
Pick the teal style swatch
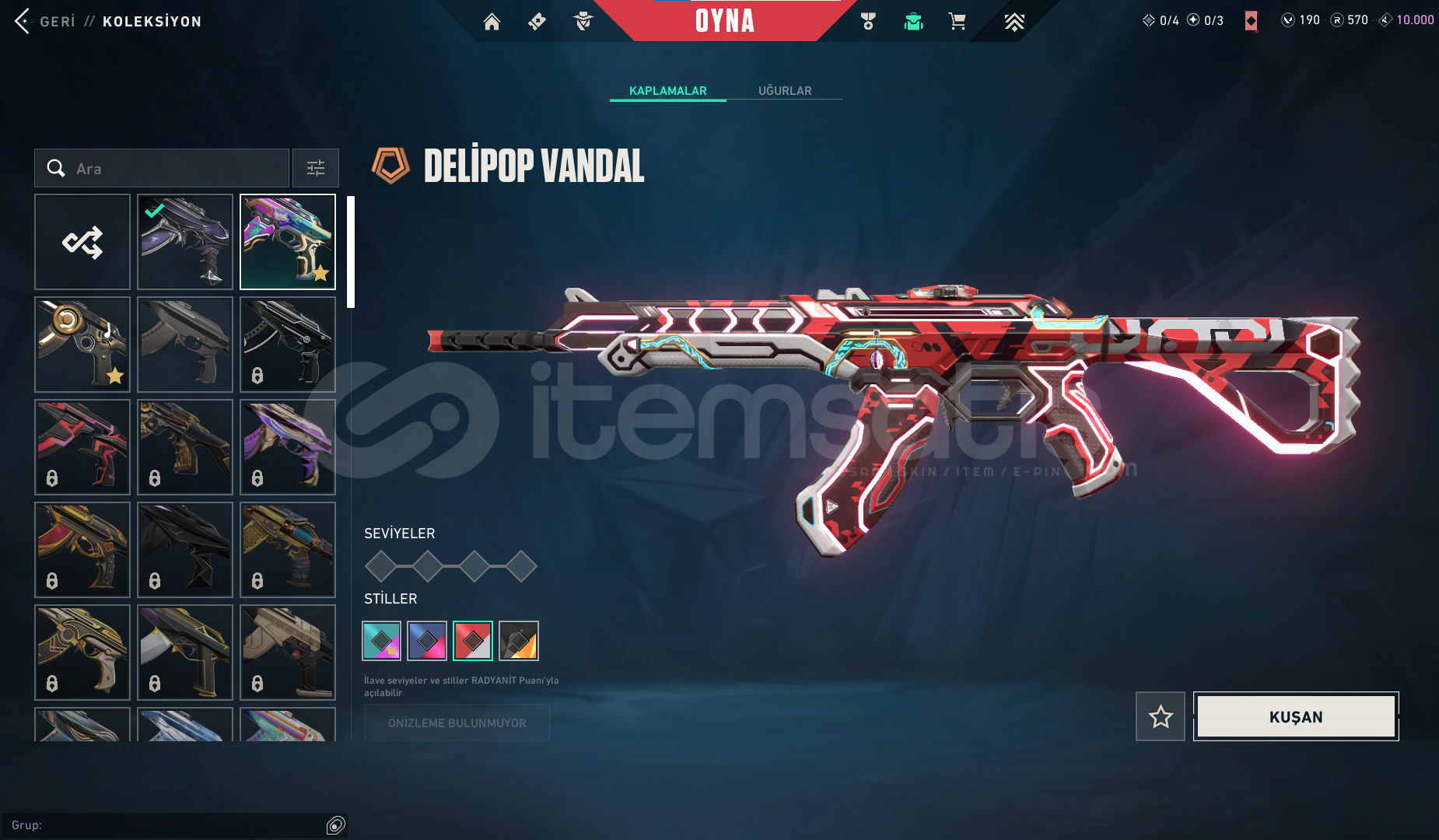tap(382, 641)
